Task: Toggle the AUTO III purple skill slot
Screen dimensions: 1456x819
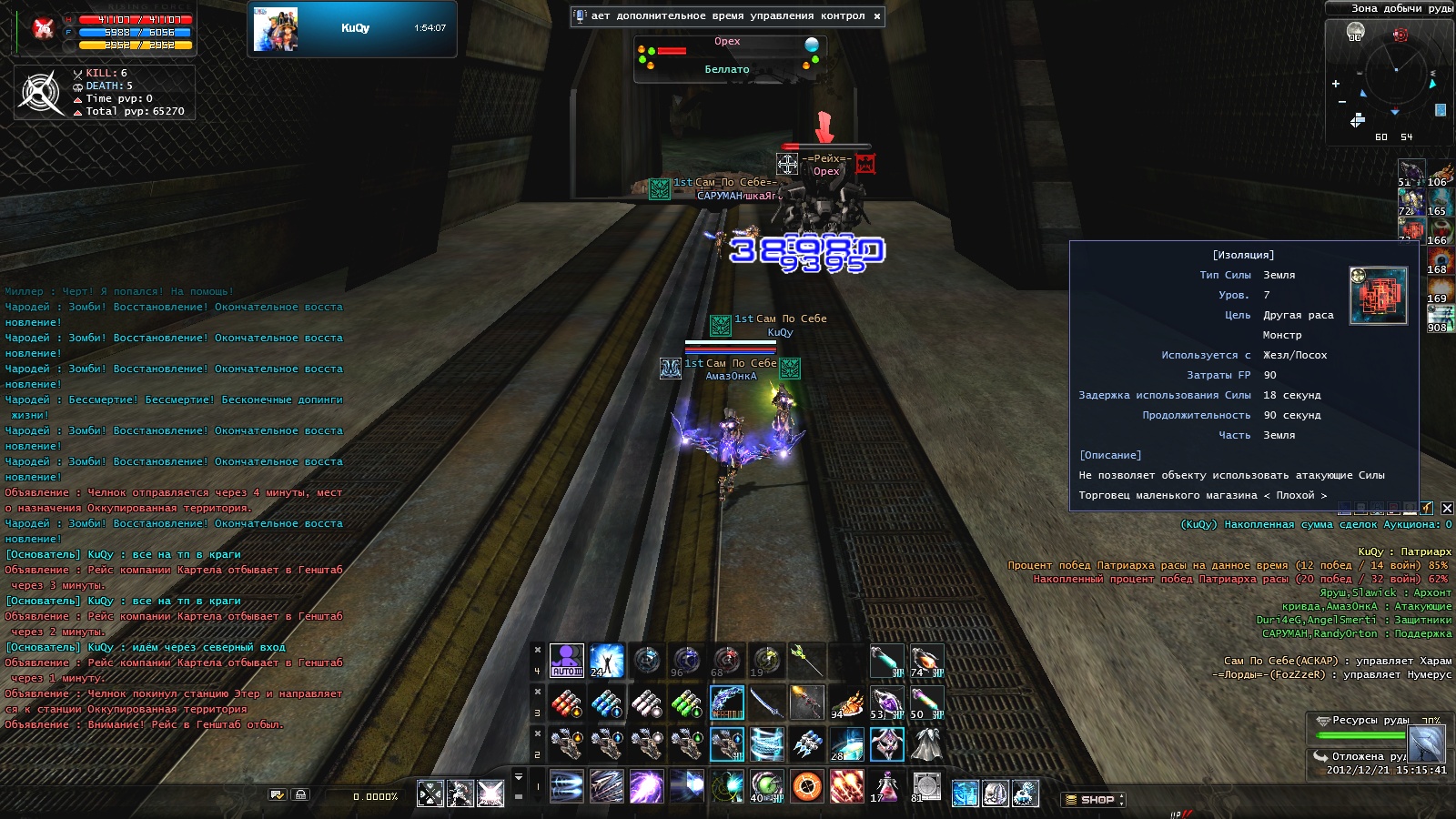Action: pos(566,660)
